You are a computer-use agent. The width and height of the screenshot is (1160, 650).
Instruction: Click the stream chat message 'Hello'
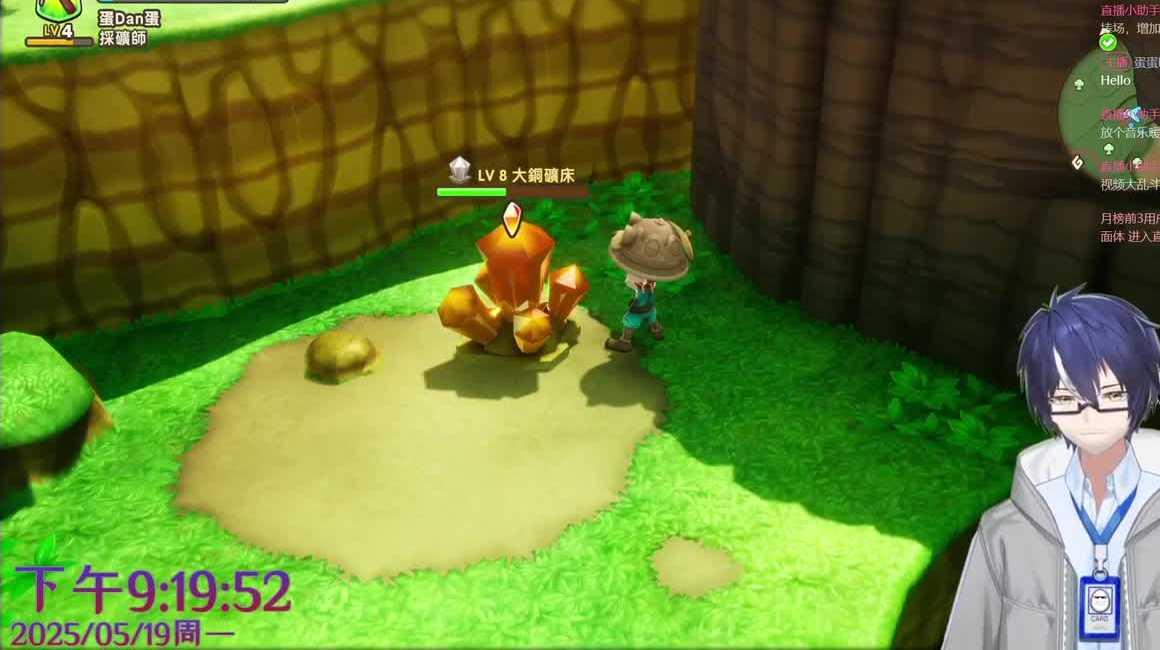click(1115, 80)
